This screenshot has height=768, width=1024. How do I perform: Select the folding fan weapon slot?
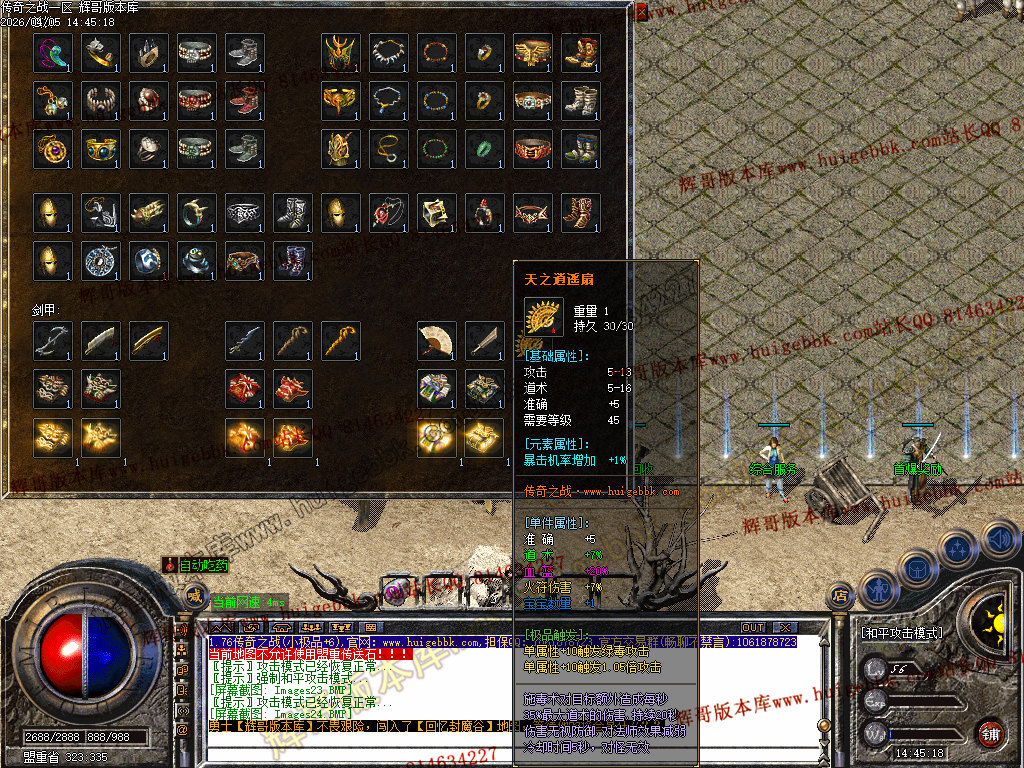pos(436,340)
